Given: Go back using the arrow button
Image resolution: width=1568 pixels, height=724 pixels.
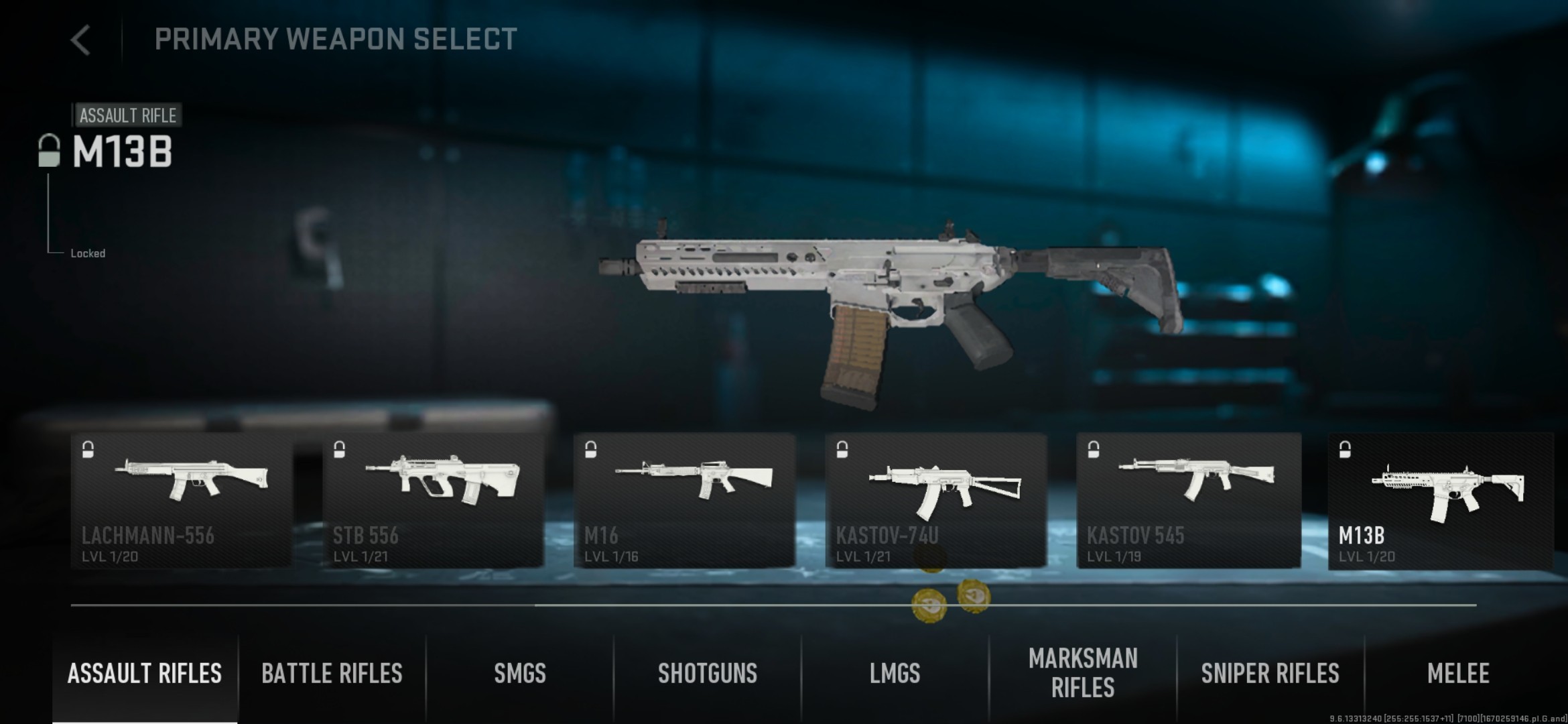Looking at the screenshot, I should (x=80, y=40).
